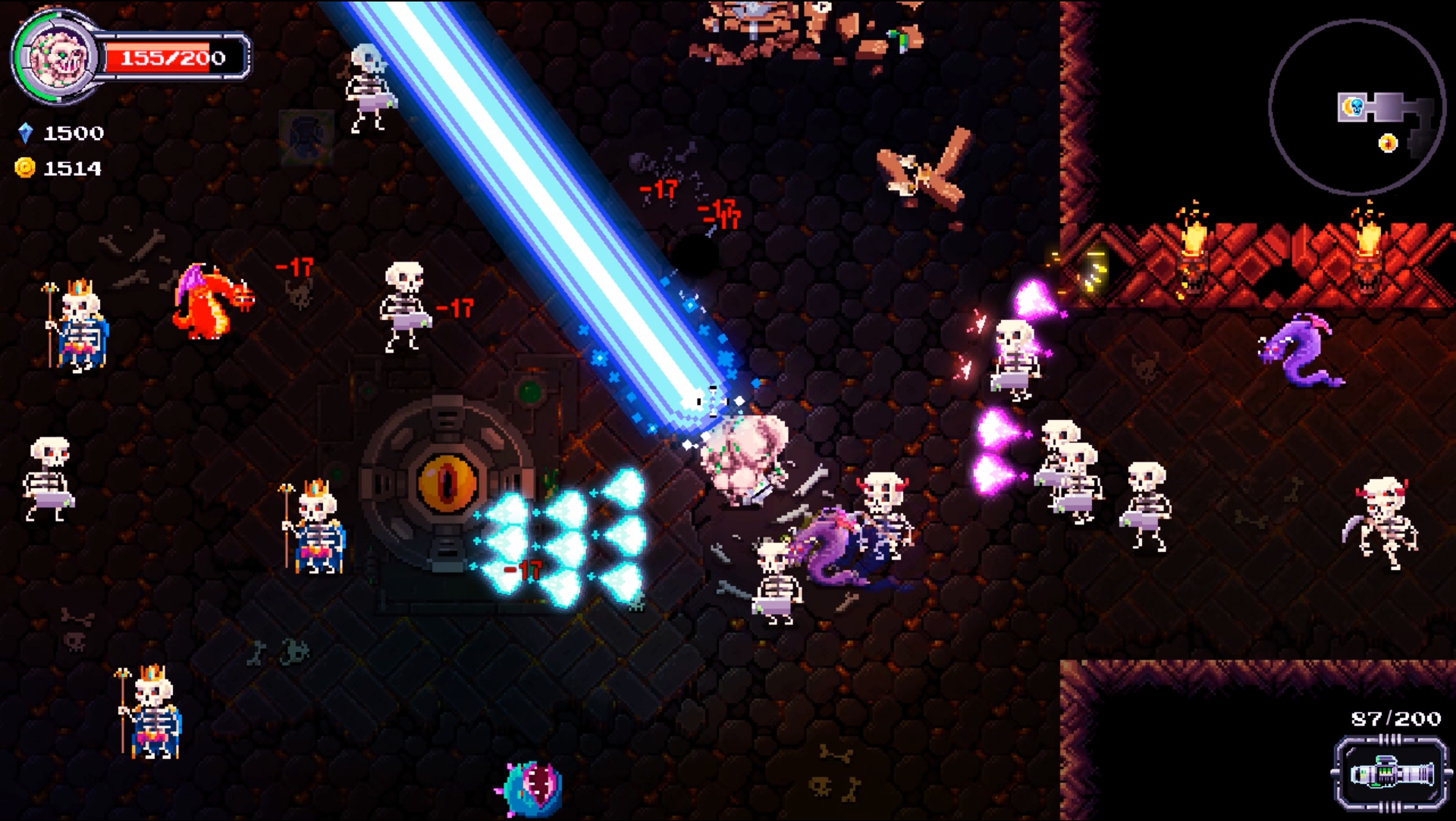Click the 1514 coin total

72,168
